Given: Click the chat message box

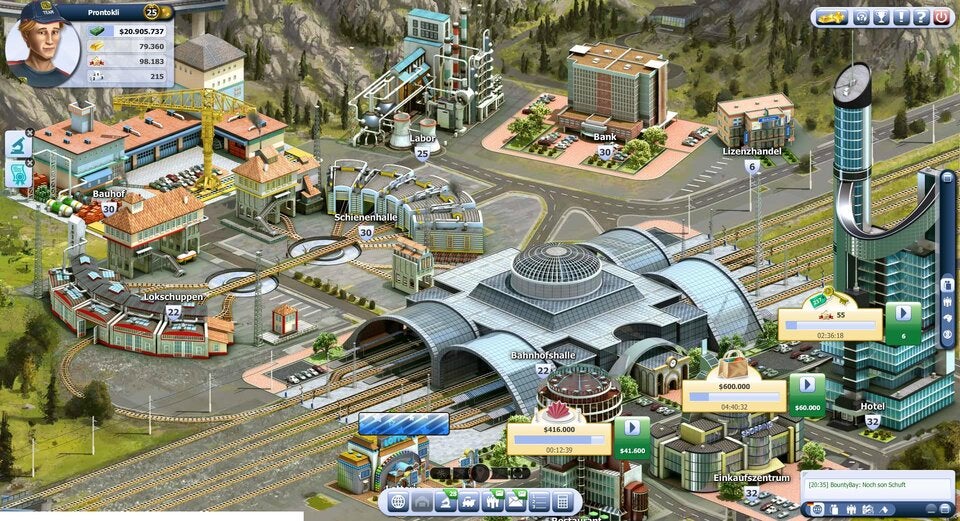Looking at the screenshot, I should (x=877, y=485).
